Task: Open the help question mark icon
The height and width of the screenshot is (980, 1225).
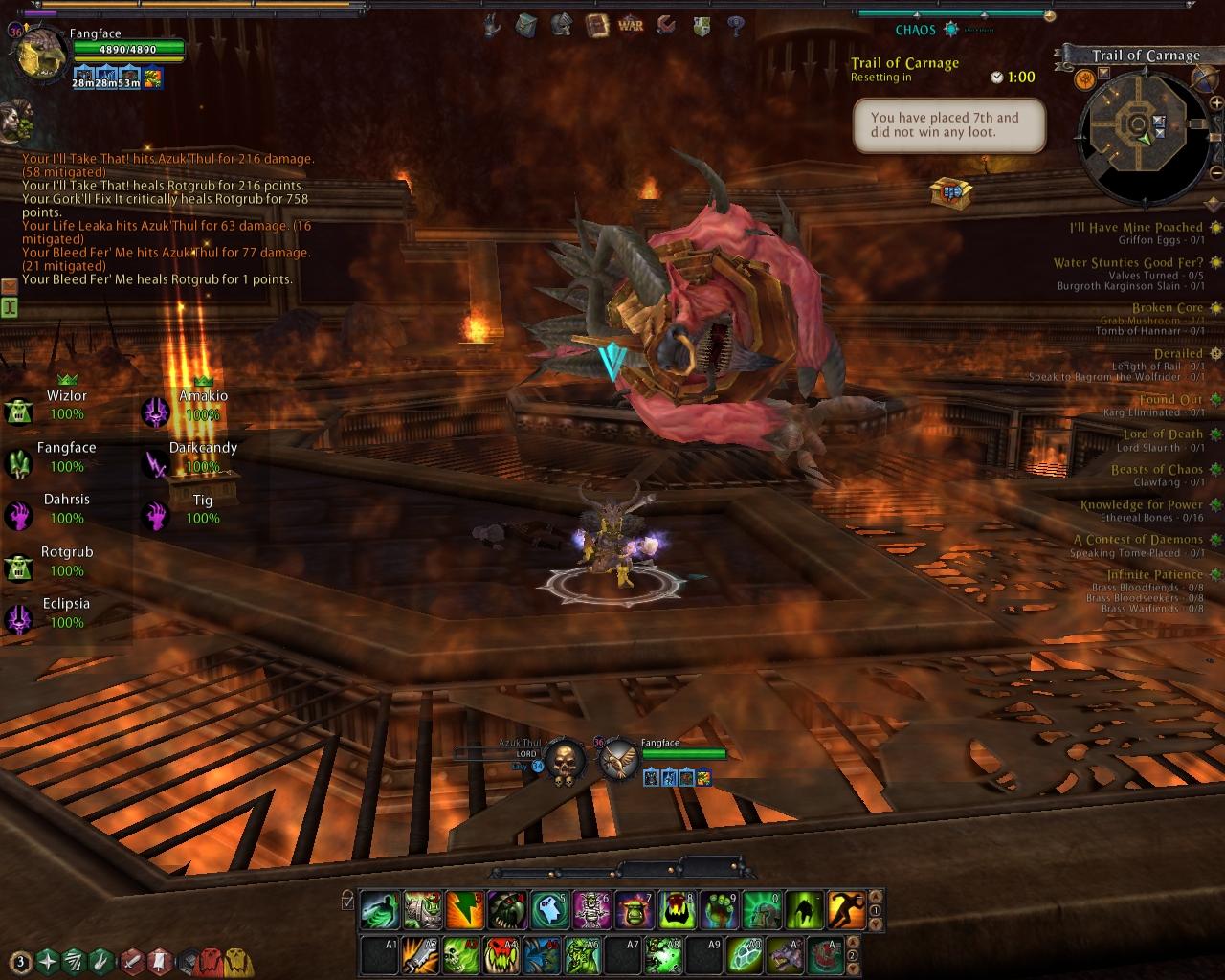Action: pyautogui.click(x=736, y=26)
